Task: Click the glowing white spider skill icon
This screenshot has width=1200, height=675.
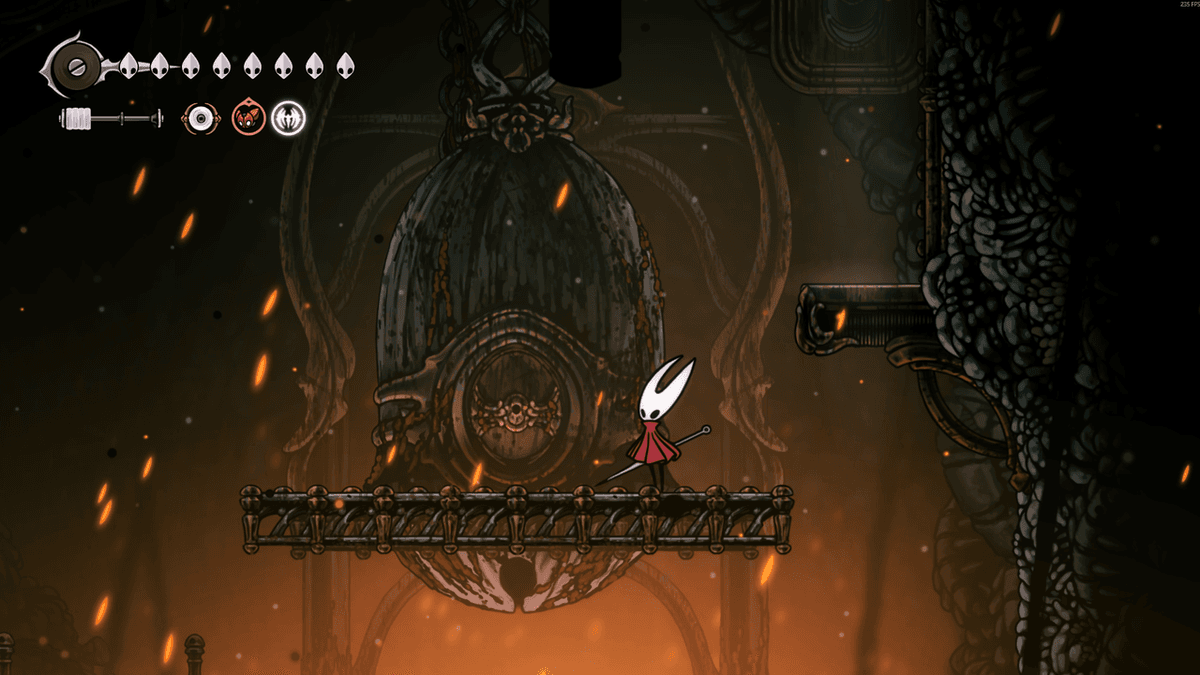Action: (289, 119)
